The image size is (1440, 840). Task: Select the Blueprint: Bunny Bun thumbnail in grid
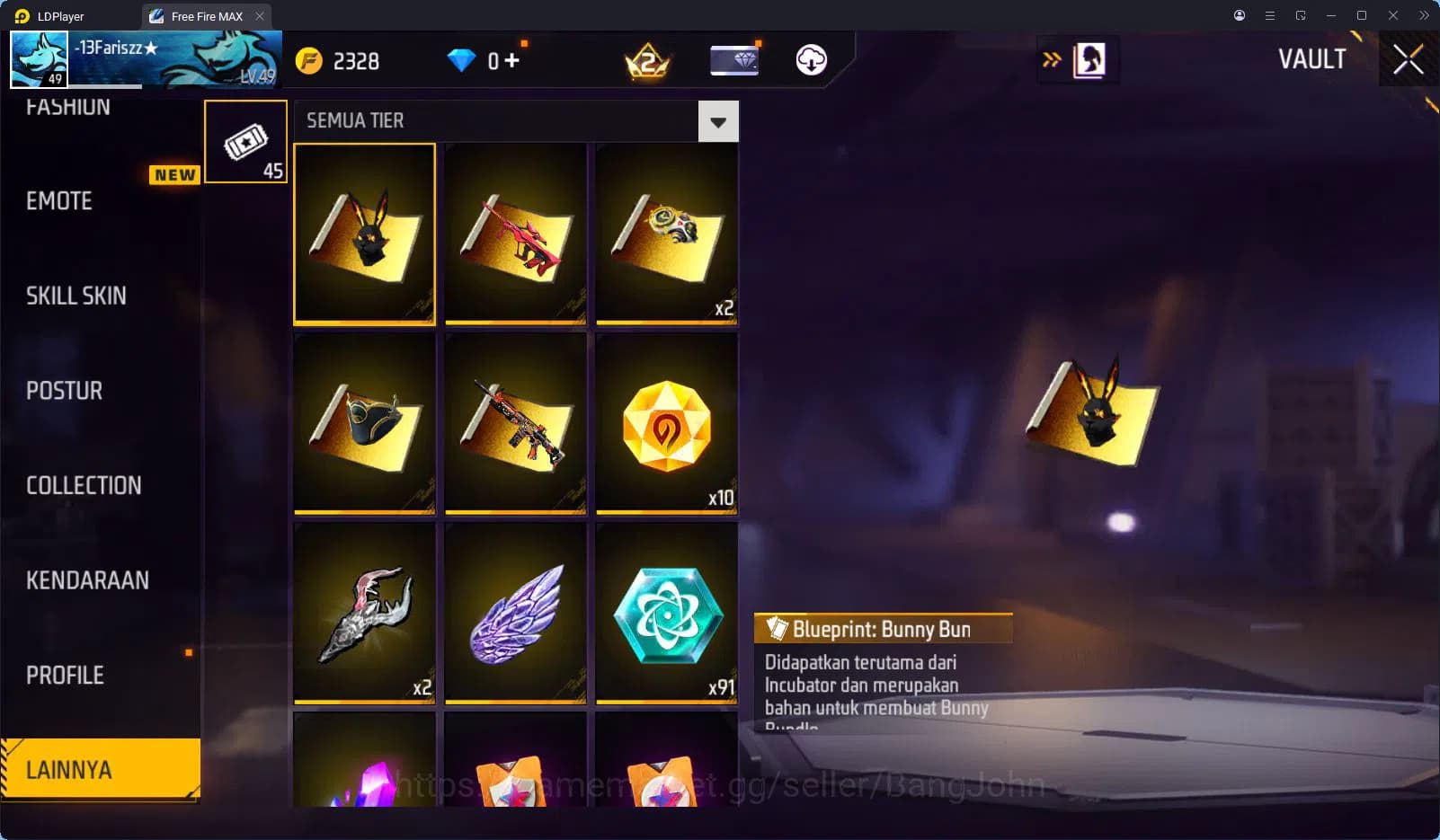pos(364,234)
